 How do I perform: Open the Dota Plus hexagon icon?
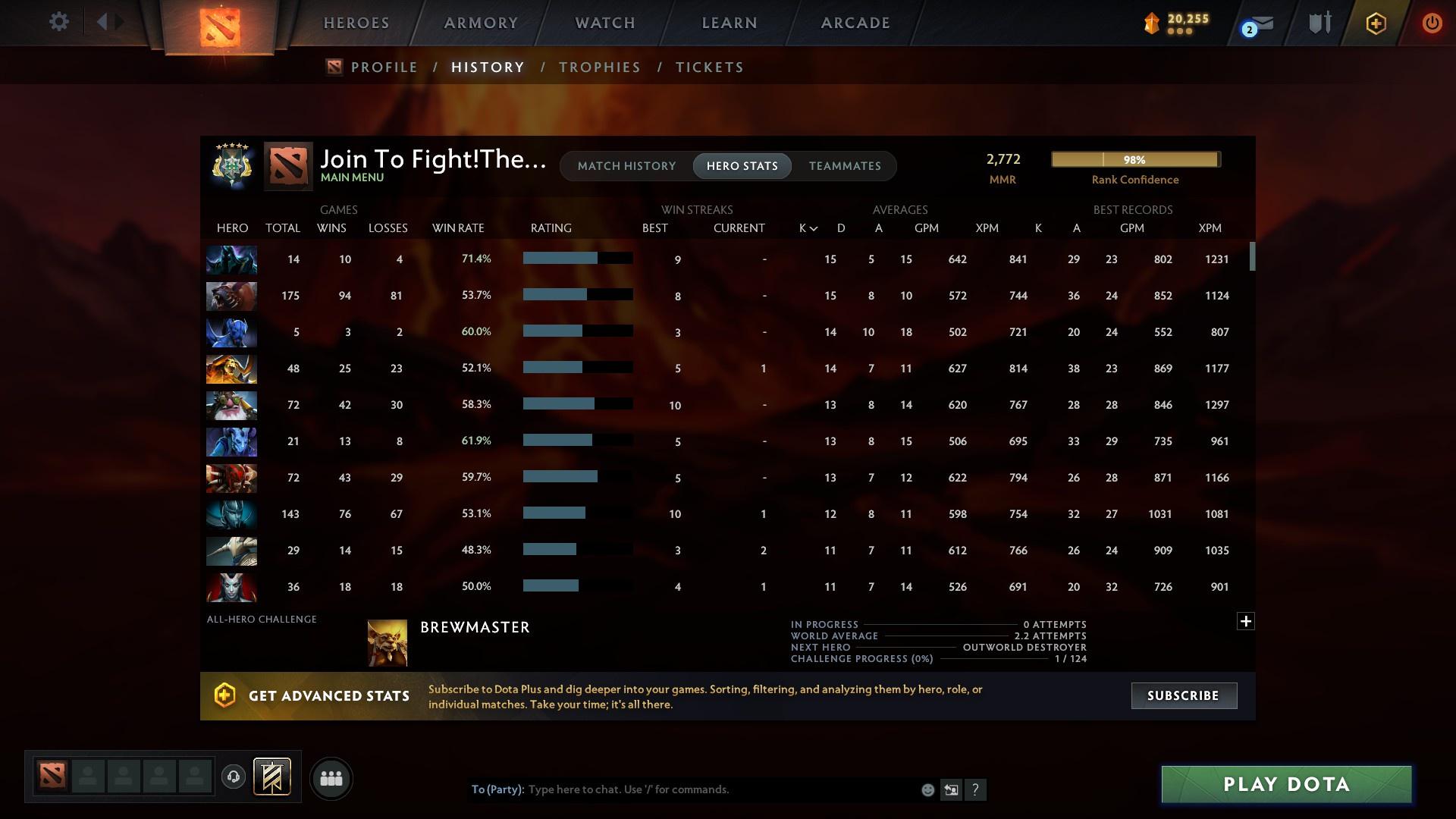pyautogui.click(x=1375, y=23)
